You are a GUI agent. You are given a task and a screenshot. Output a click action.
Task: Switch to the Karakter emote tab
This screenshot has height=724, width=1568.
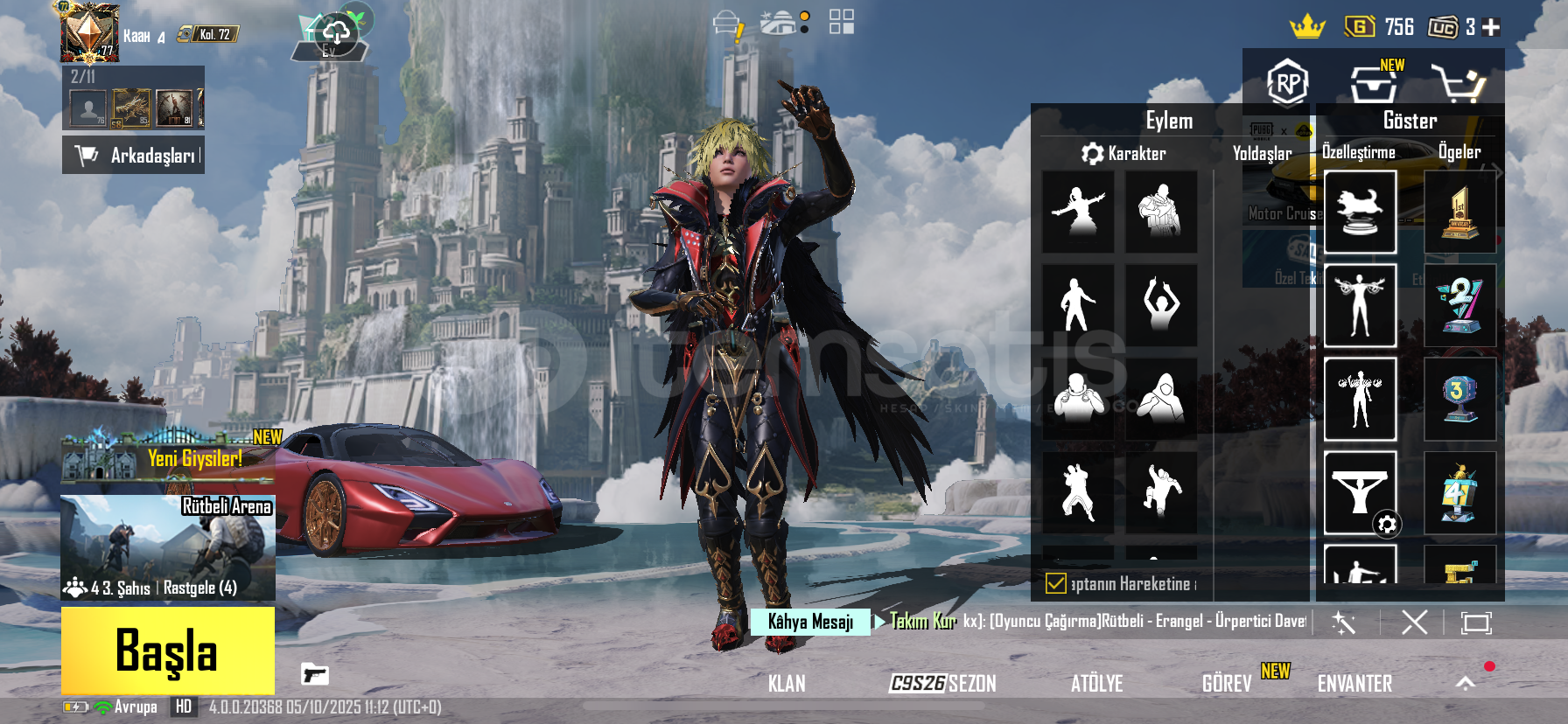click(x=1124, y=154)
